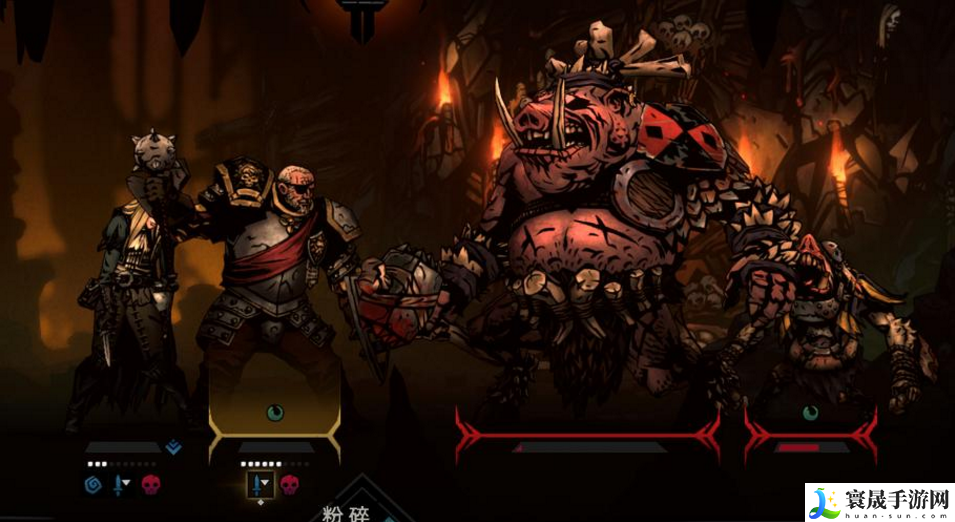Select the armored hero in the gold bracket
The height and width of the screenshot is (522, 955).
tap(275, 290)
